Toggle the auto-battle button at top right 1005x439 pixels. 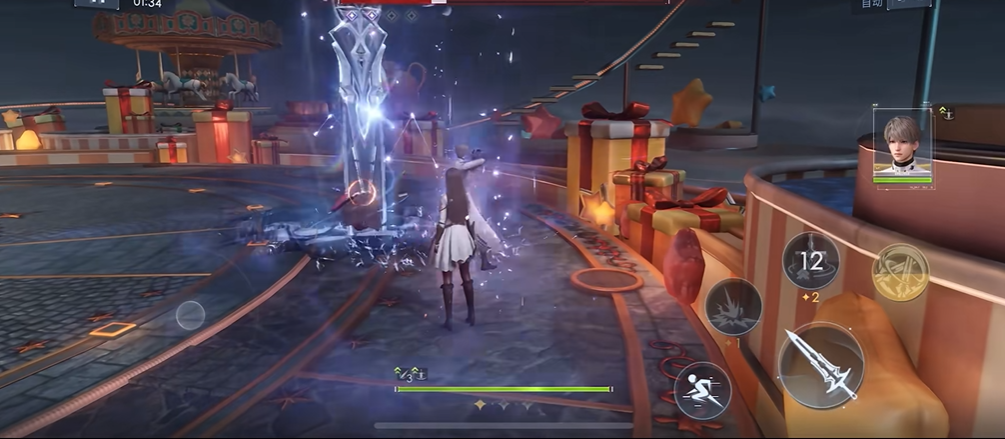(x=908, y=4)
